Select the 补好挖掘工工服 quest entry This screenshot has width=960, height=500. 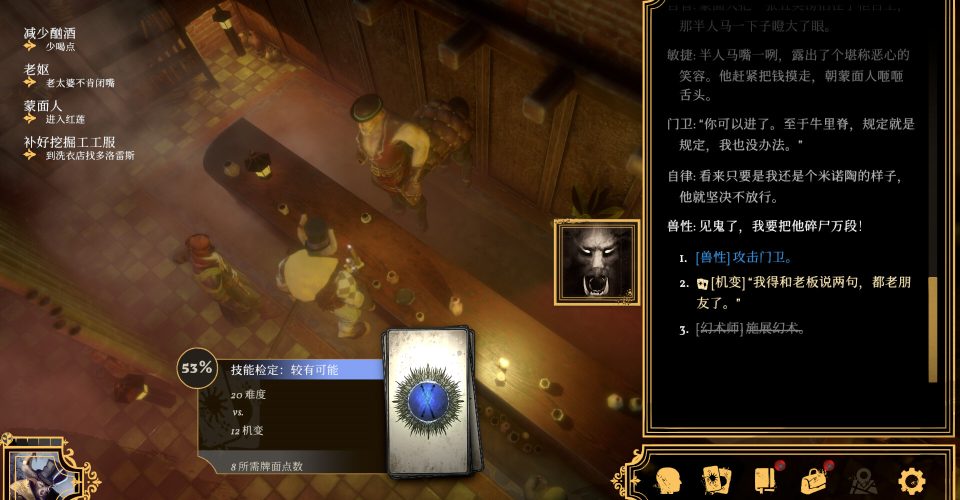70,142
